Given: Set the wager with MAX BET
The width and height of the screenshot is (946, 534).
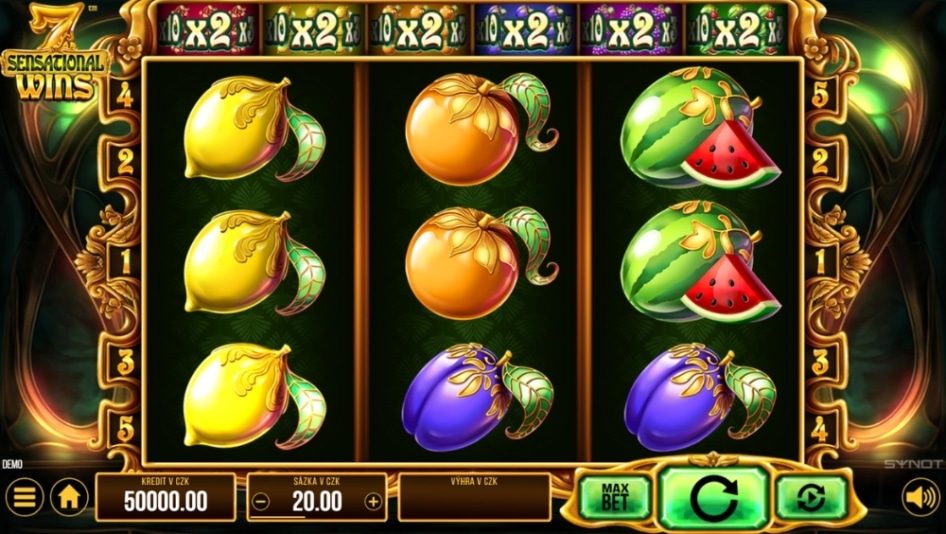Looking at the screenshot, I should coord(615,498).
